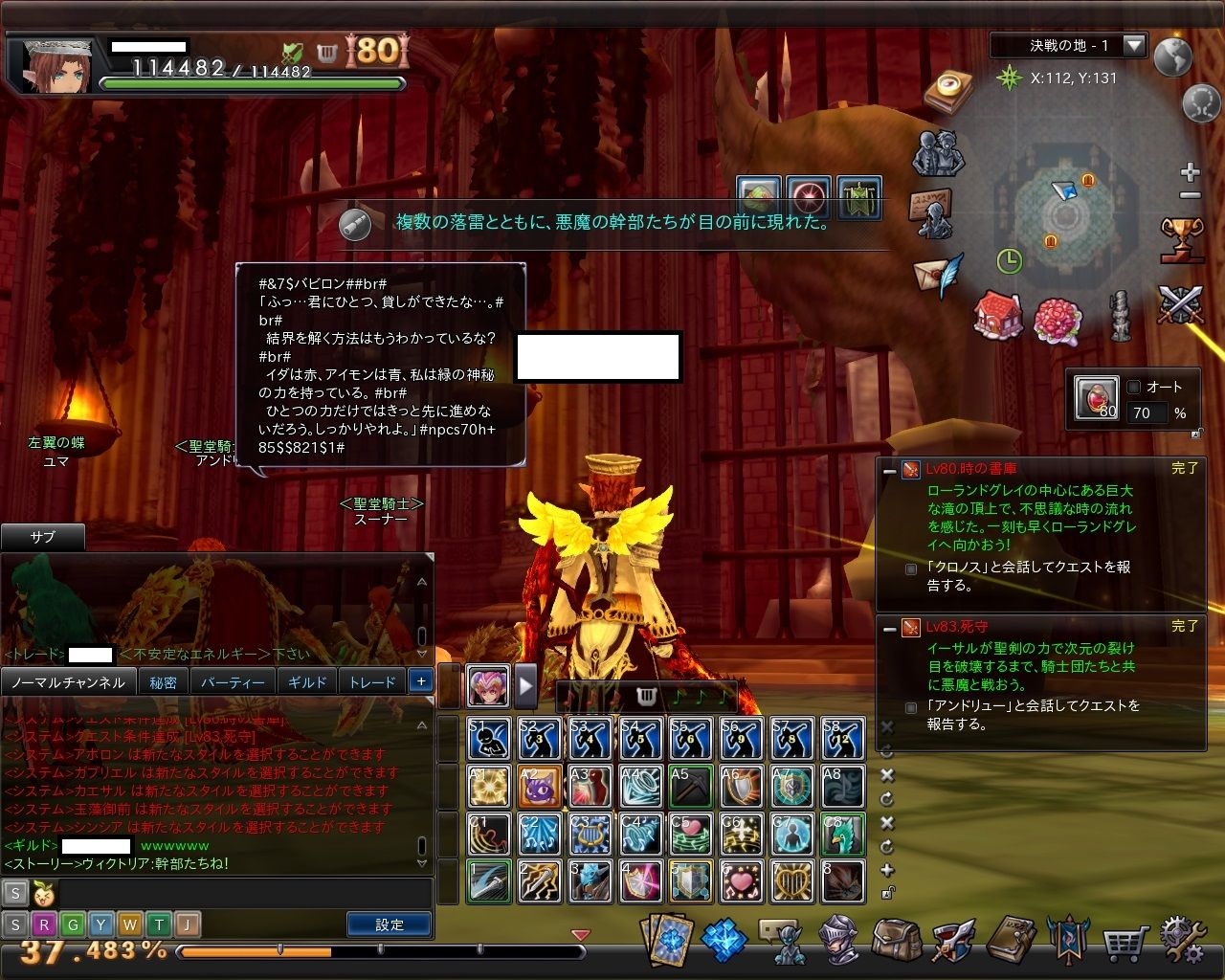Open the knight helmet character icon
Image resolution: width=1225 pixels, height=980 pixels.
click(839, 941)
